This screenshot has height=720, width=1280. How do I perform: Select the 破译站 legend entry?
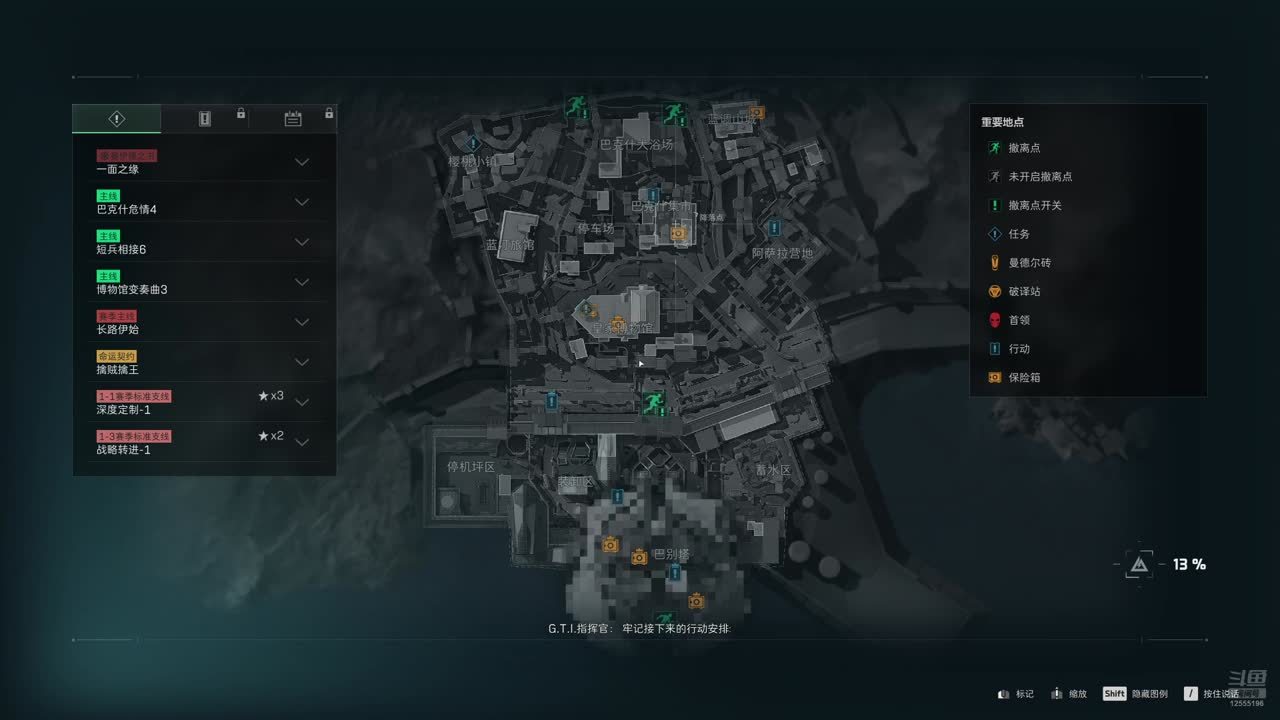coord(1024,292)
